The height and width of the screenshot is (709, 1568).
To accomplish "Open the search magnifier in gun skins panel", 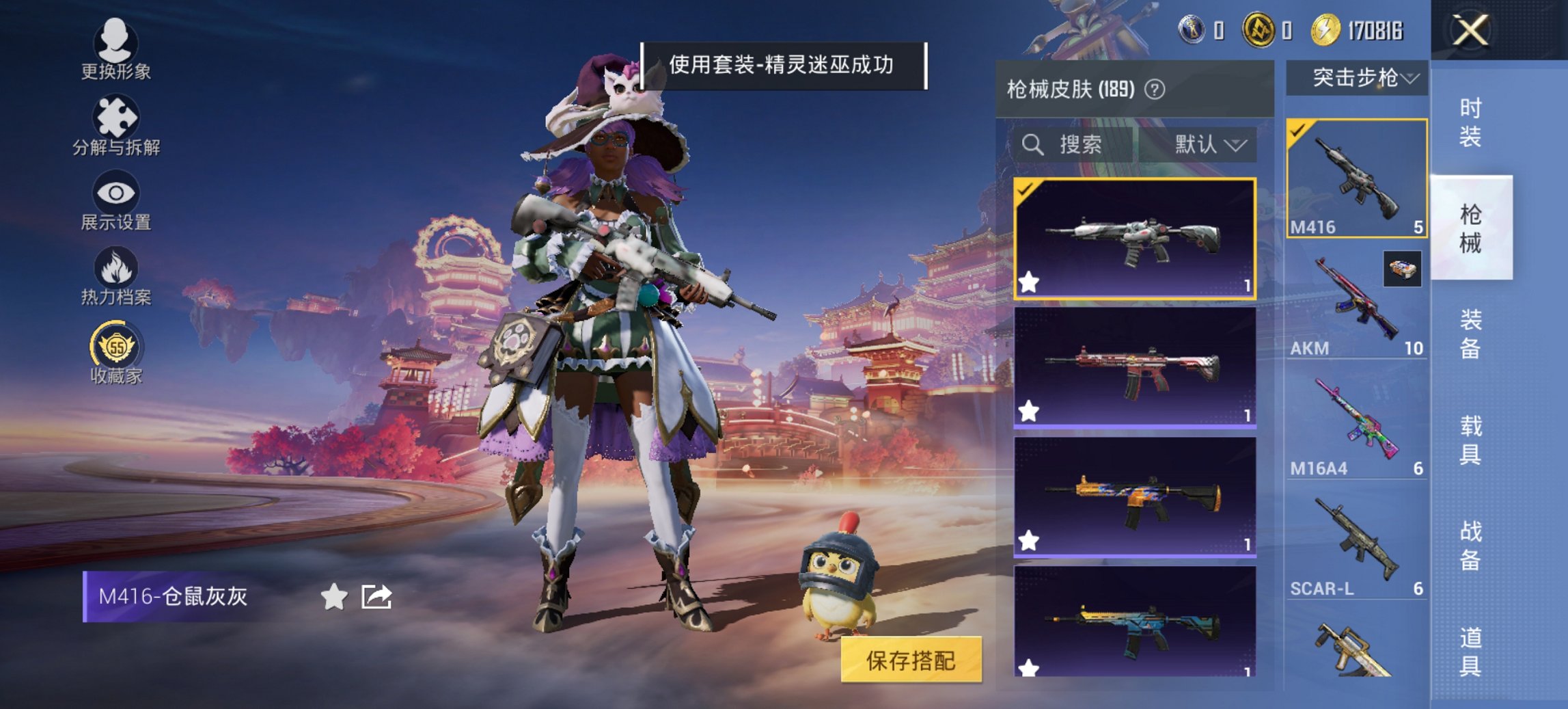I will [x=1032, y=145].
